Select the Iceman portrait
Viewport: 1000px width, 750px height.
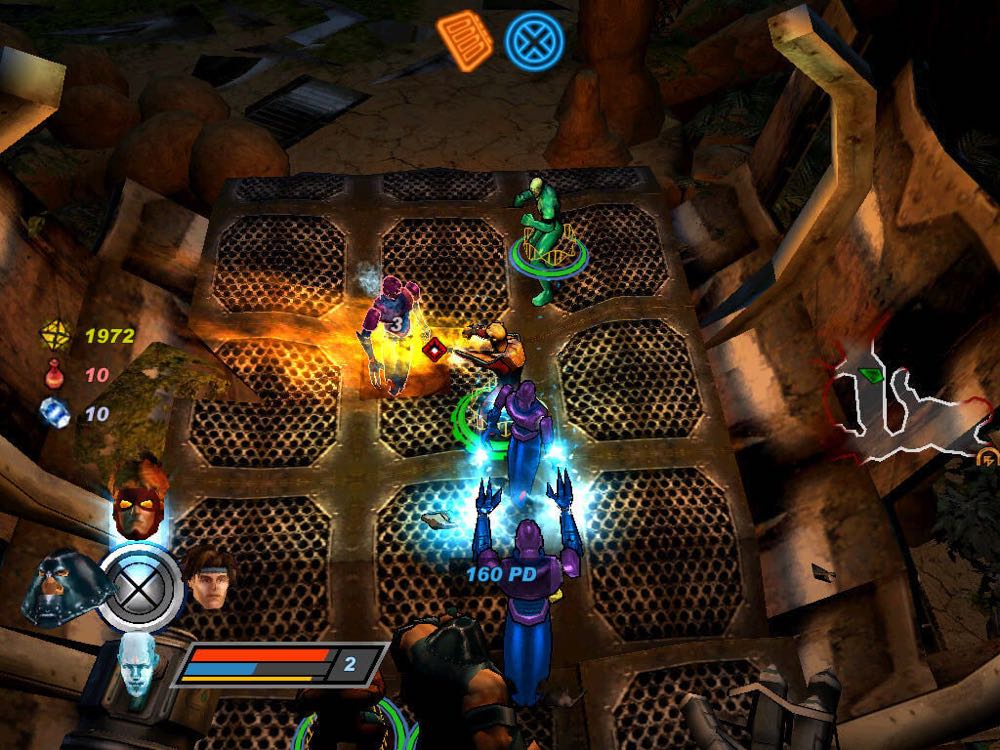click(x=138, y=661)
